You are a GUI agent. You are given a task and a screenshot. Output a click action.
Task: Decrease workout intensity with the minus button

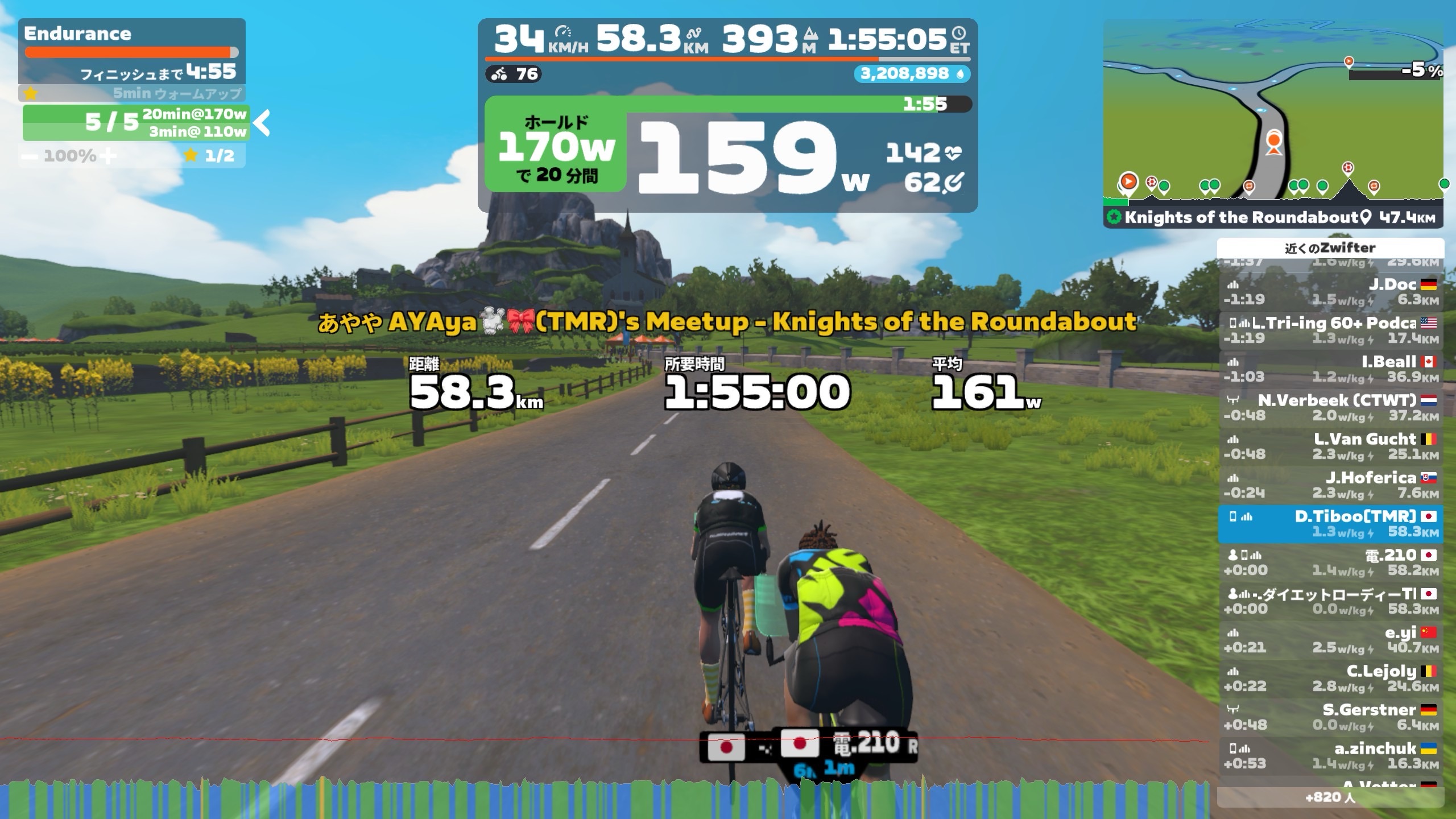point(31,156)
